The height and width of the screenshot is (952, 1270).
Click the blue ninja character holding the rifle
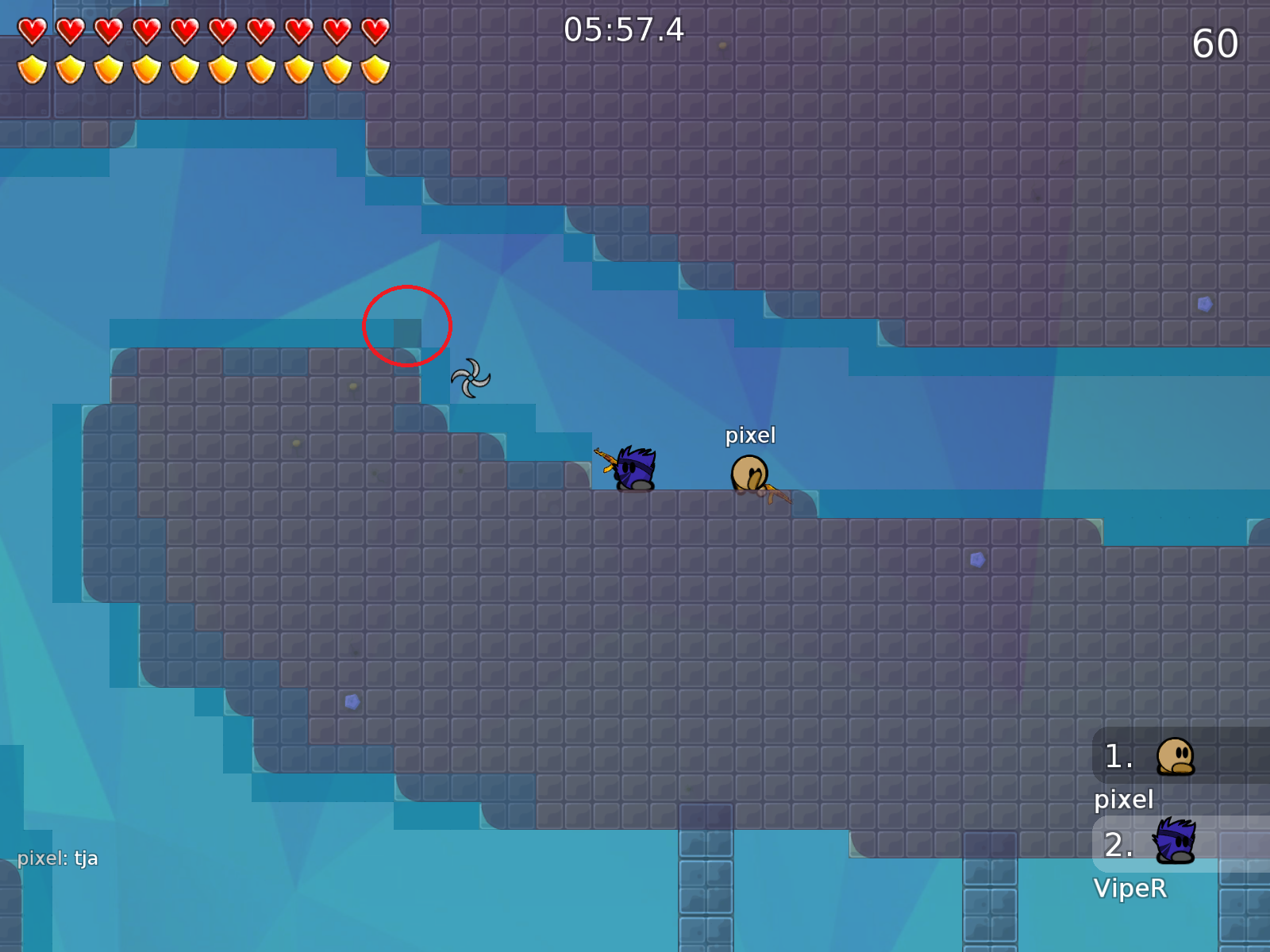click(x=633, y=468)
